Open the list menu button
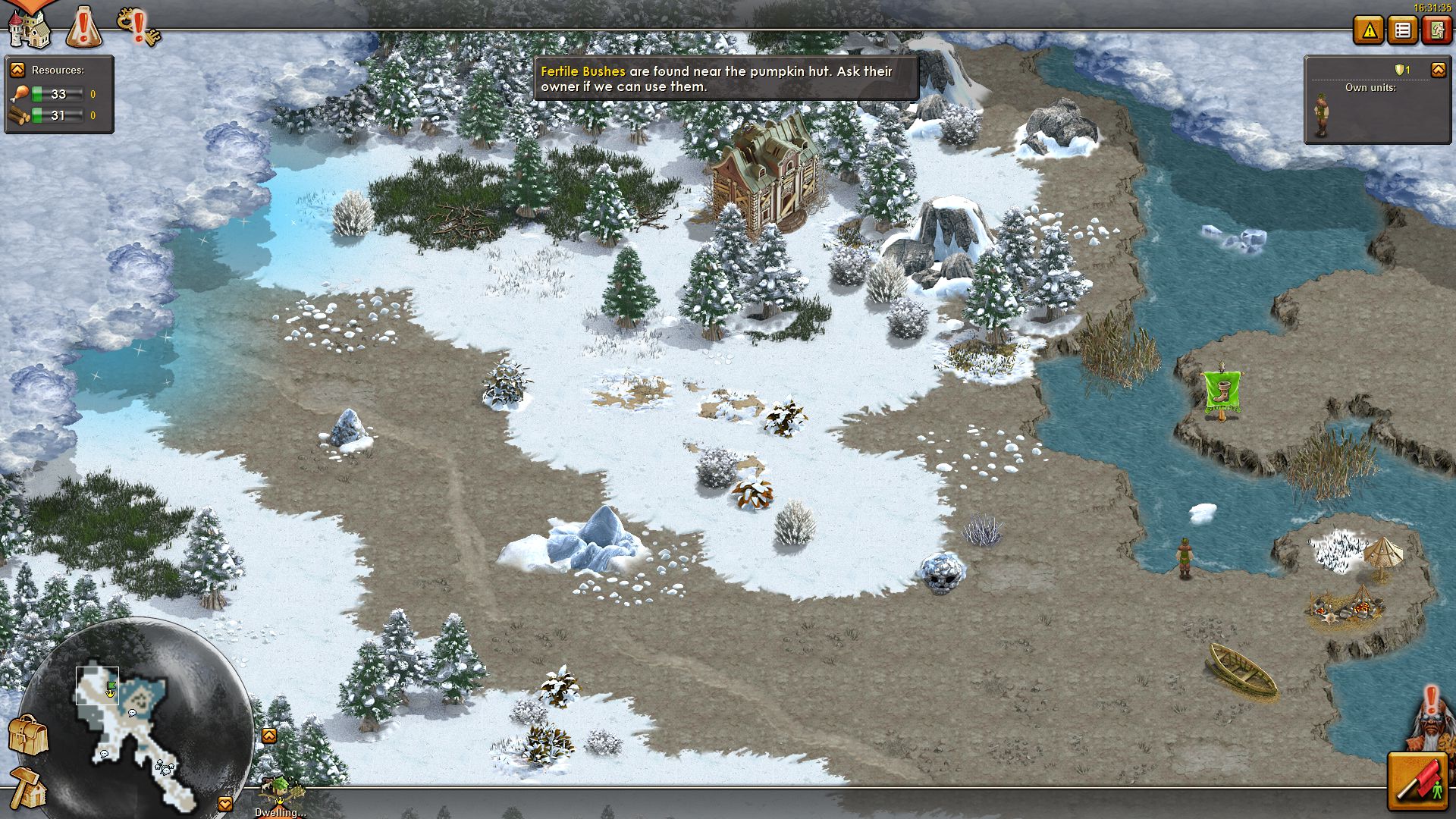The height and width of the screenshot is (819, 1456). click(x=1402, y=31)
